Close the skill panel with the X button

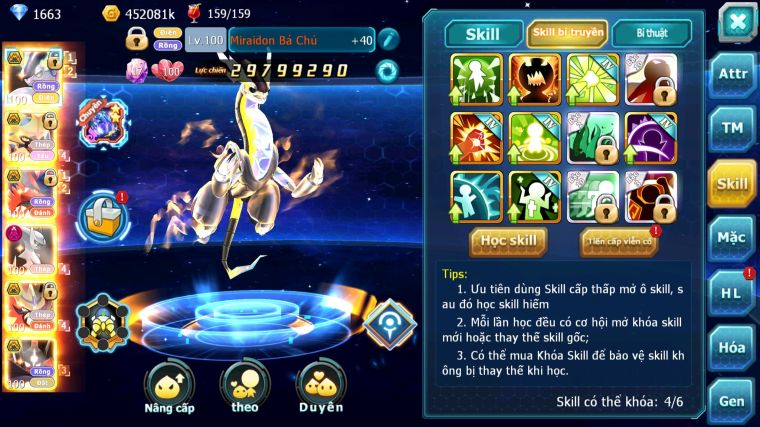pyautogui.click(x=736, y=22)
